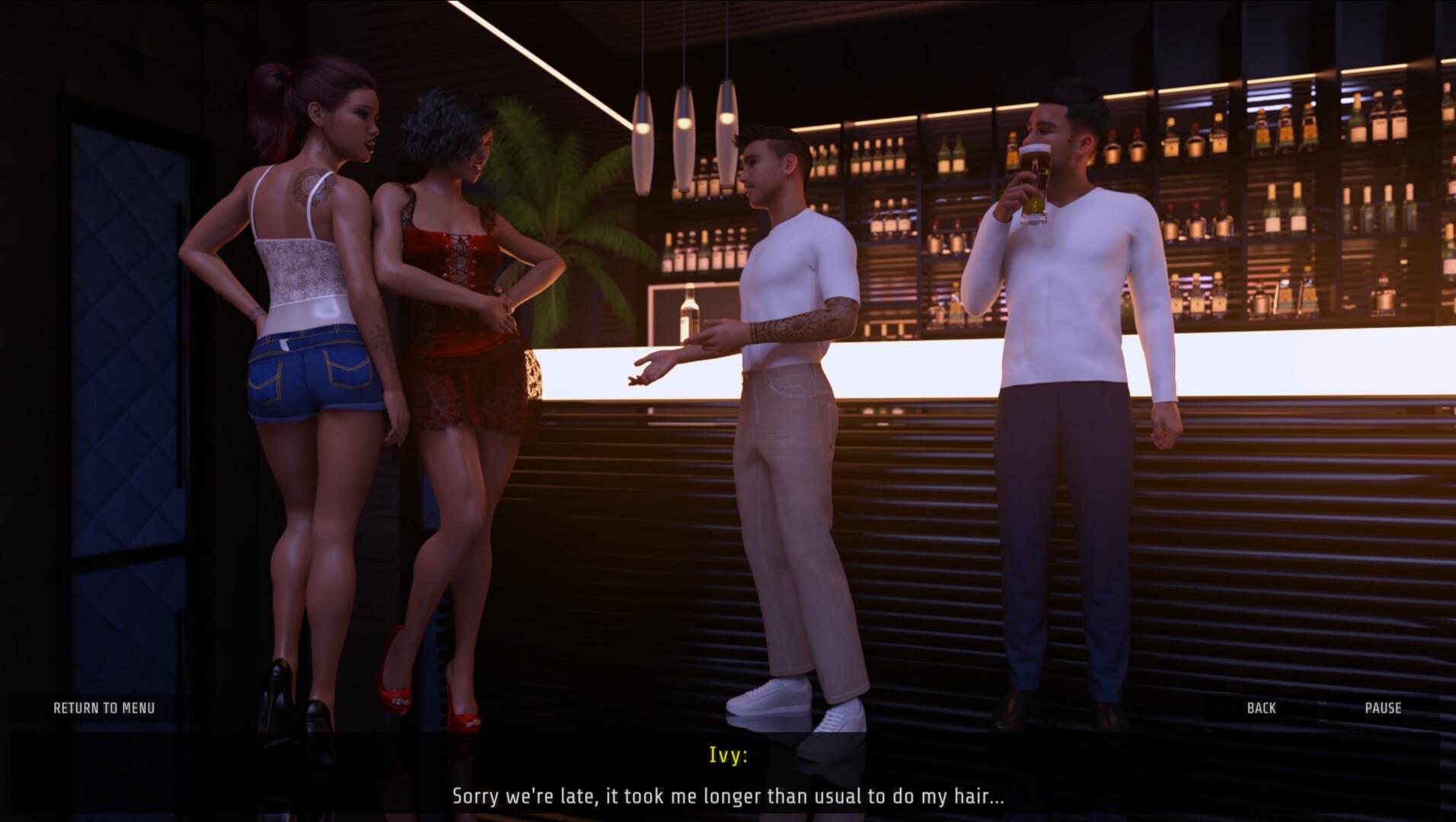Viewport: 1456px width, 822px height.
Task: Click the dialogue text to advance the story
Action: click(728, 798)
